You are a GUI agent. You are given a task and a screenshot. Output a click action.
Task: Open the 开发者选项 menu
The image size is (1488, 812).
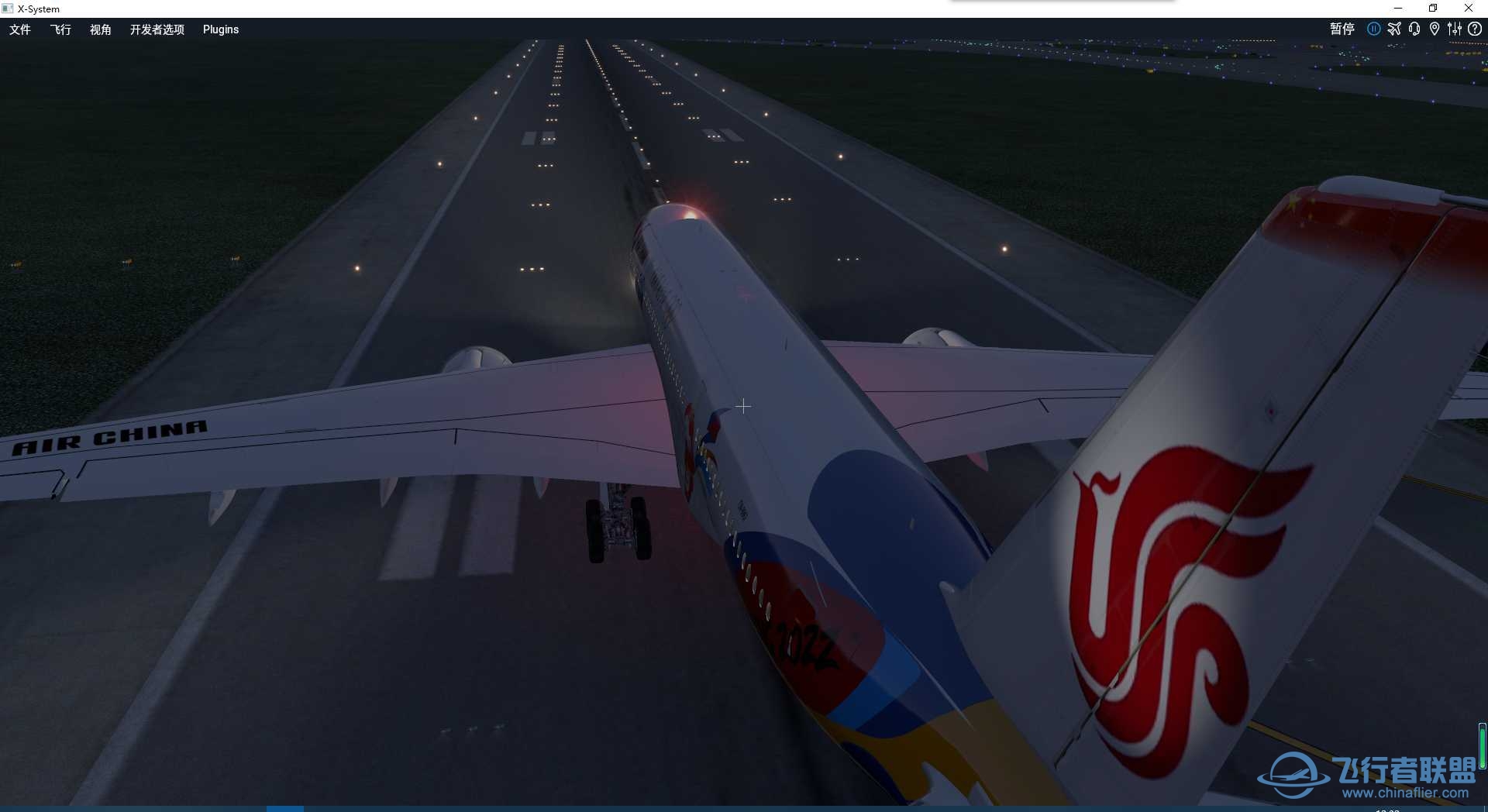coord(157,29)
